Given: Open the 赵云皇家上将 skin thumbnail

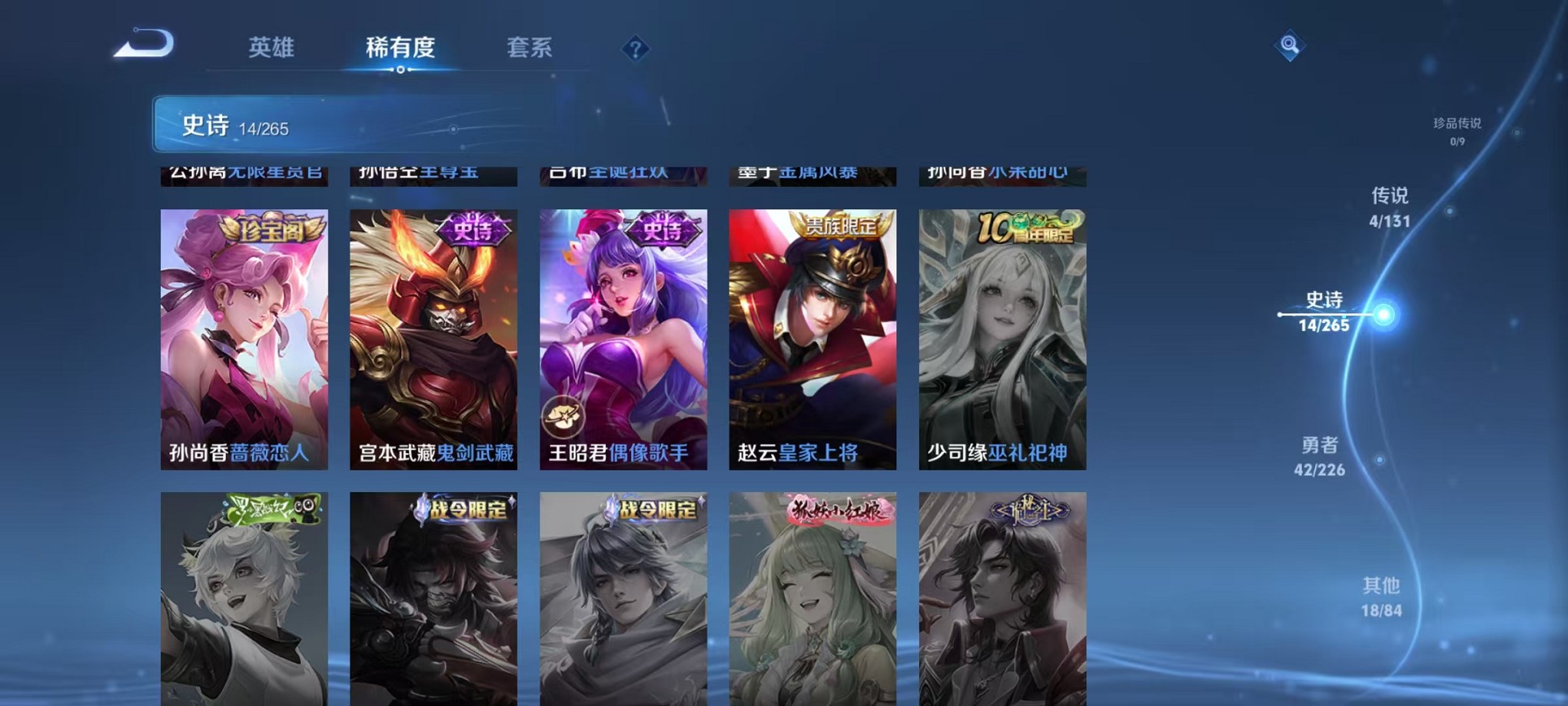Looking at the screenshot, I should pos(811,338).
